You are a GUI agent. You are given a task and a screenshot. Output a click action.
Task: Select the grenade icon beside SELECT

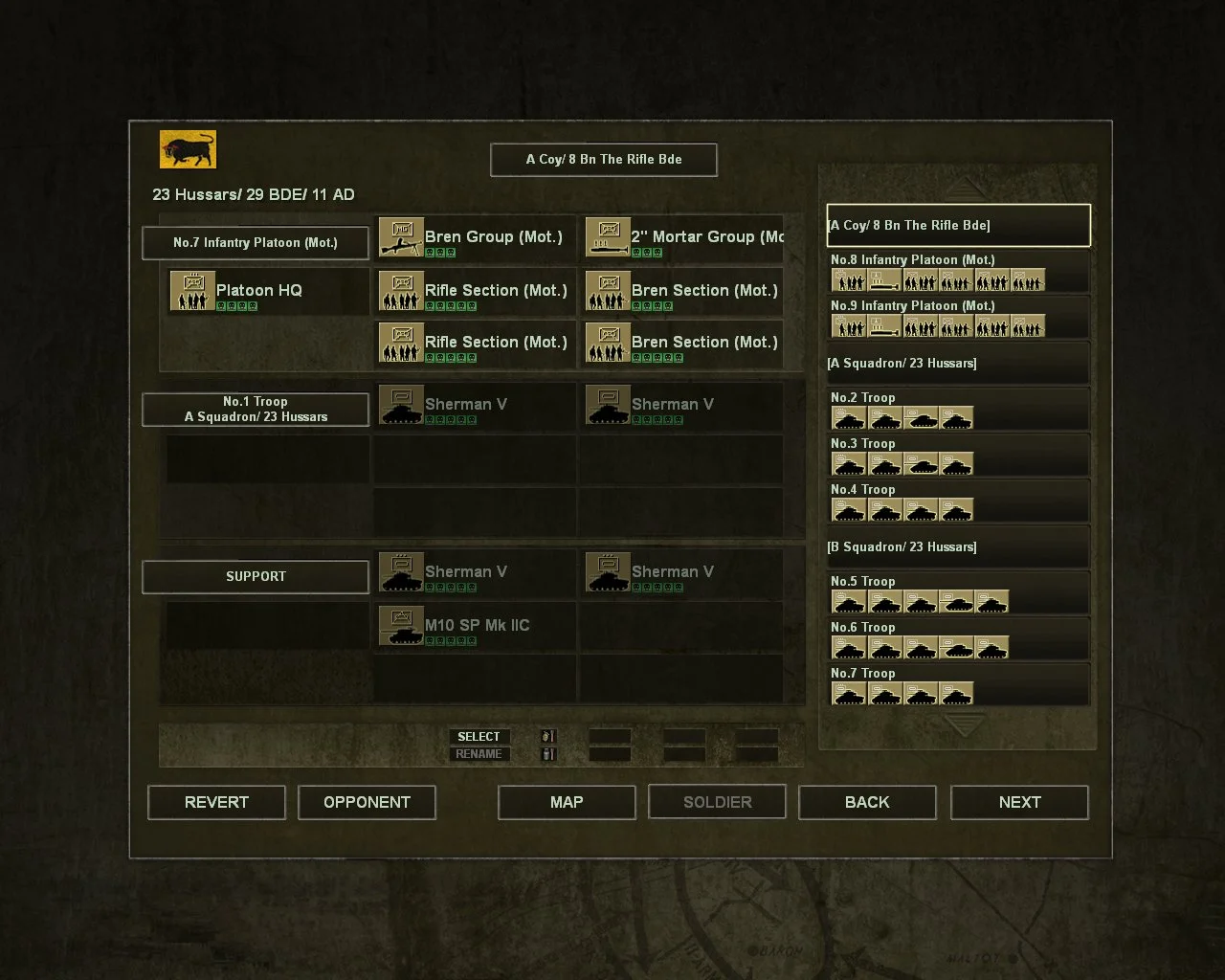point(547,736)
